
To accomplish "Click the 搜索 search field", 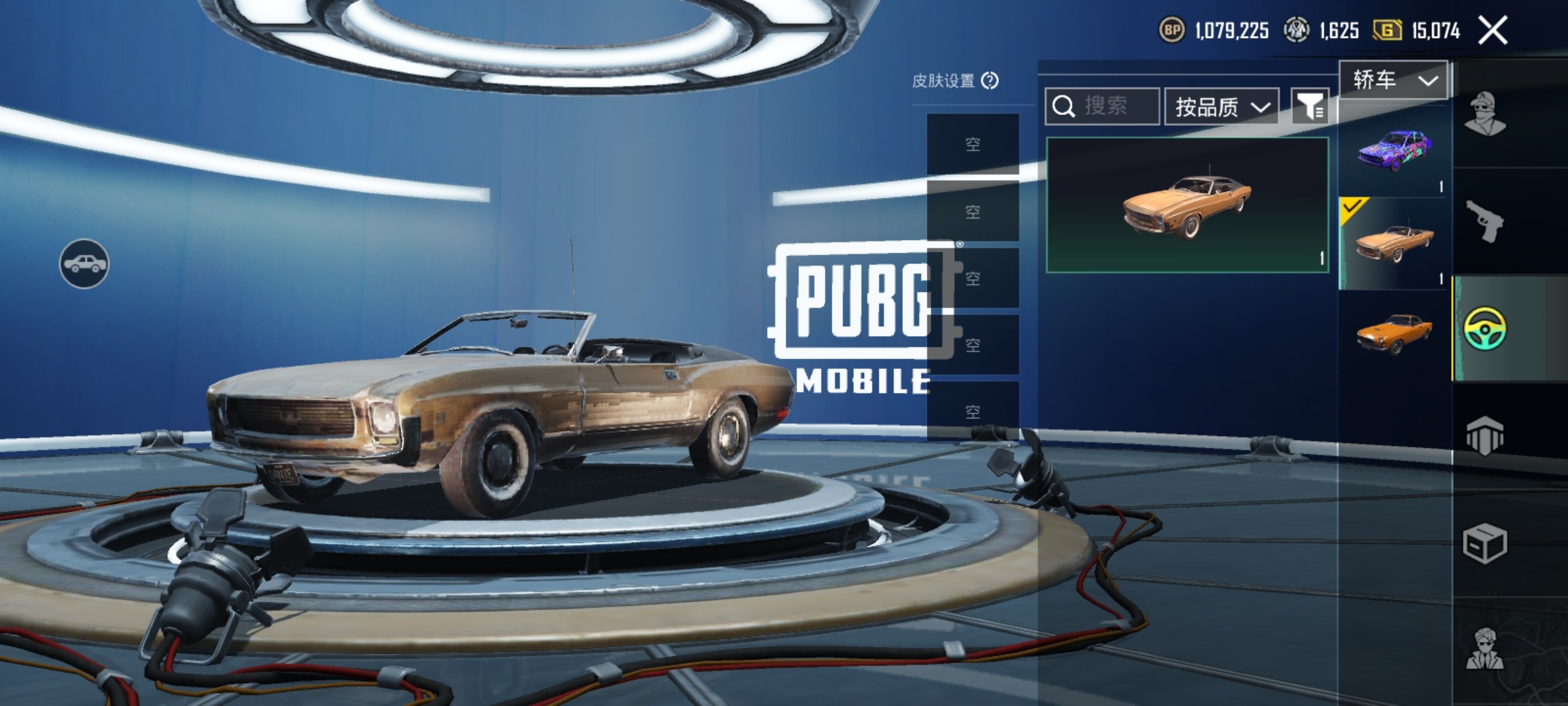I will click(1103, 106).
